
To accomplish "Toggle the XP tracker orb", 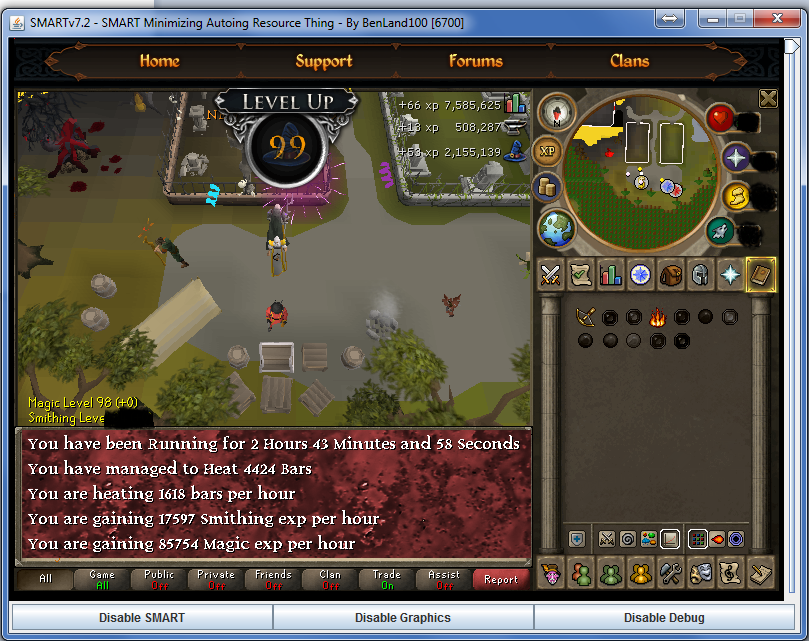I will click(547, 151).
